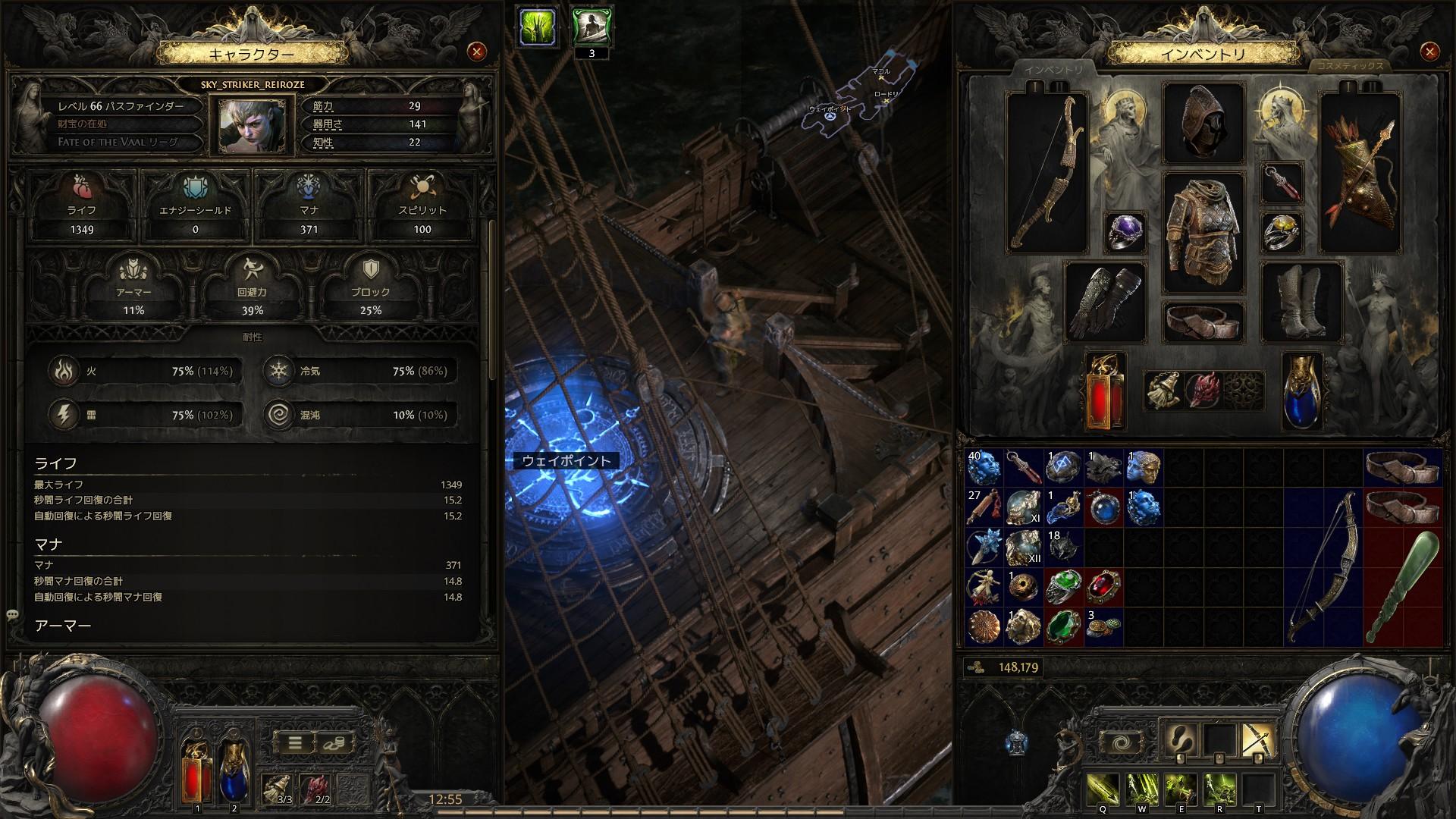Select the red ruby ring in inventory
The height and width of the screenshot is (819, 1456).
pyautogui.click(x=1104, y=586)
